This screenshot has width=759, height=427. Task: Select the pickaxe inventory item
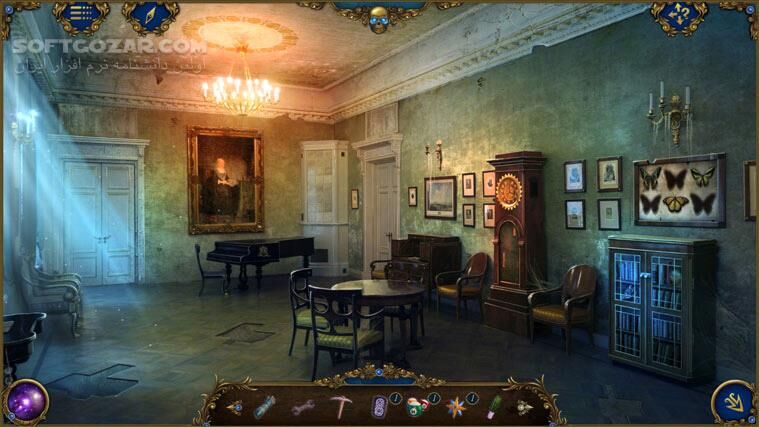tap(342, 406)
